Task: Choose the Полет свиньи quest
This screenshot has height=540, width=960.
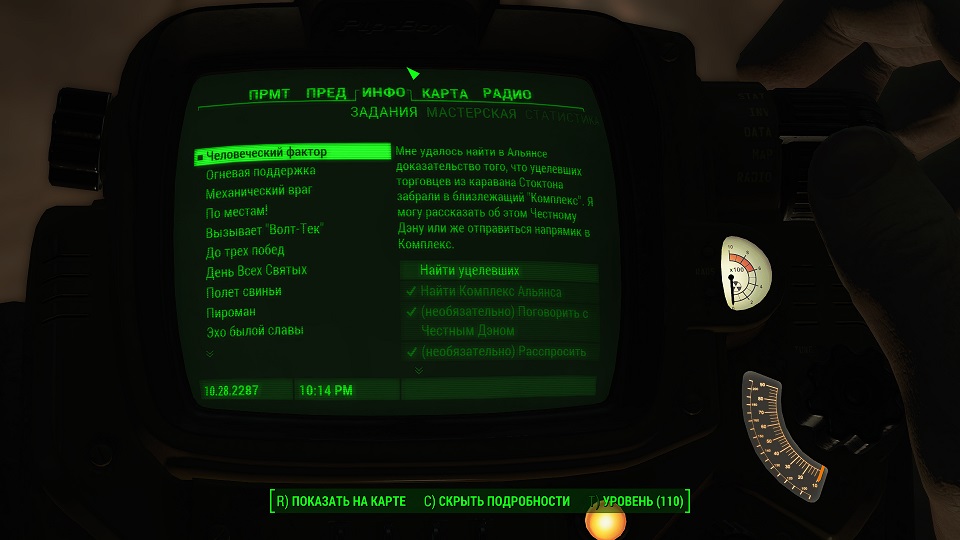Action: coord(244,291)
